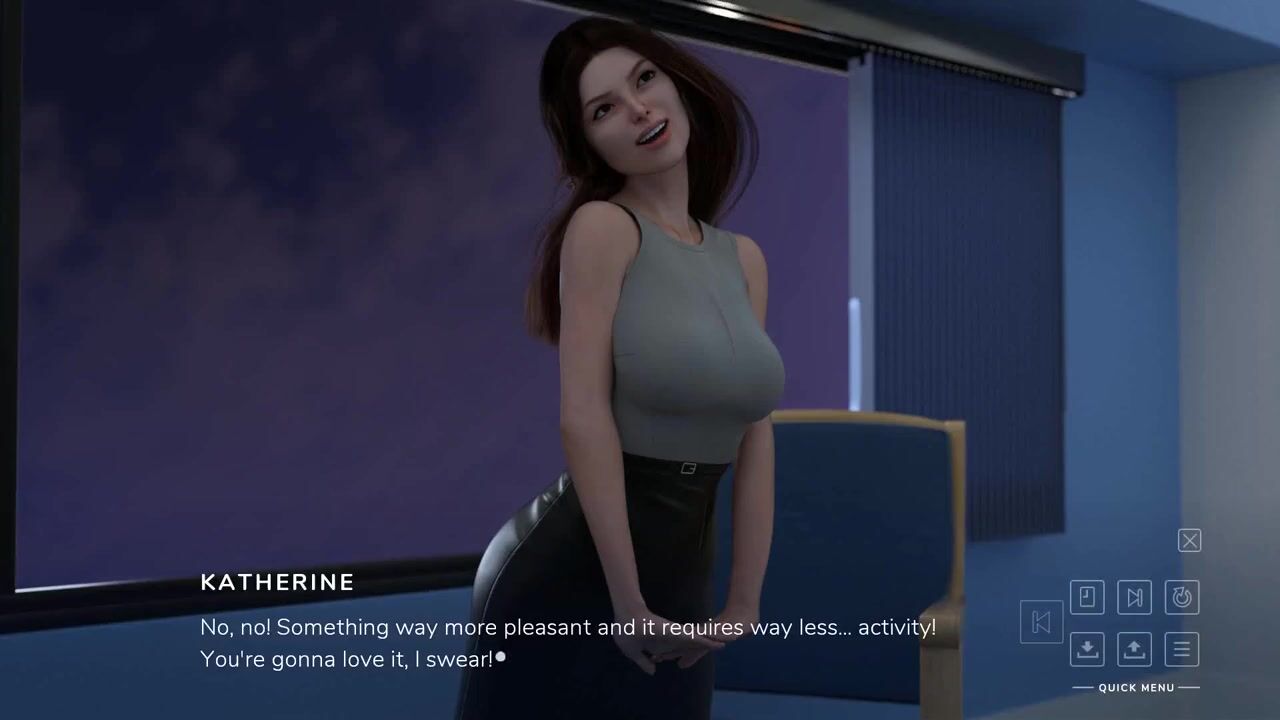Go back to the previous dialogue line
This screenshot has width=1280, height=720.
click(x=1040, y=622)
